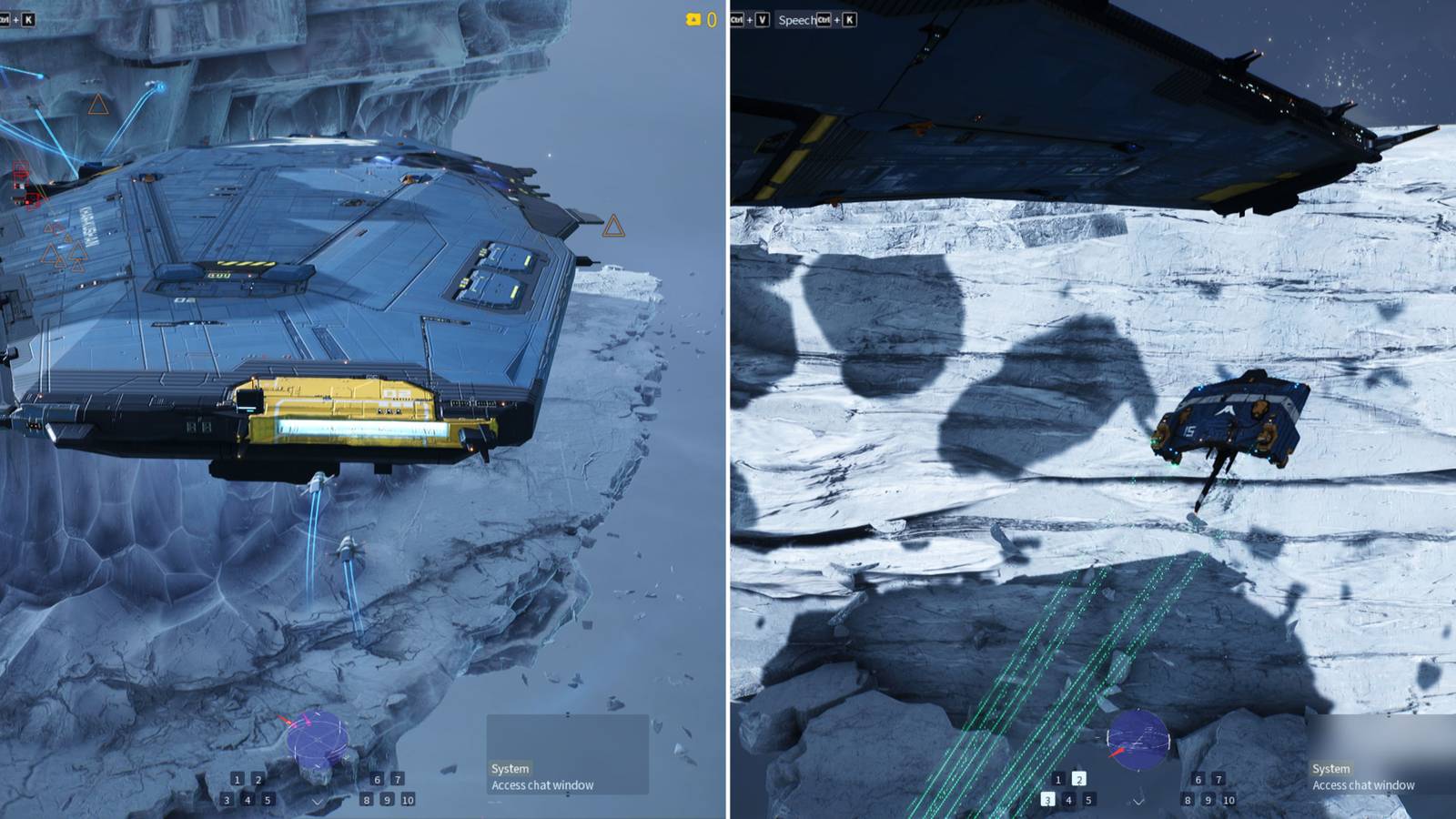Viewport: 1456px width, 819px height.
Task: Expand the chevron below the right hotbar
Action: [x=1138, y=803]
